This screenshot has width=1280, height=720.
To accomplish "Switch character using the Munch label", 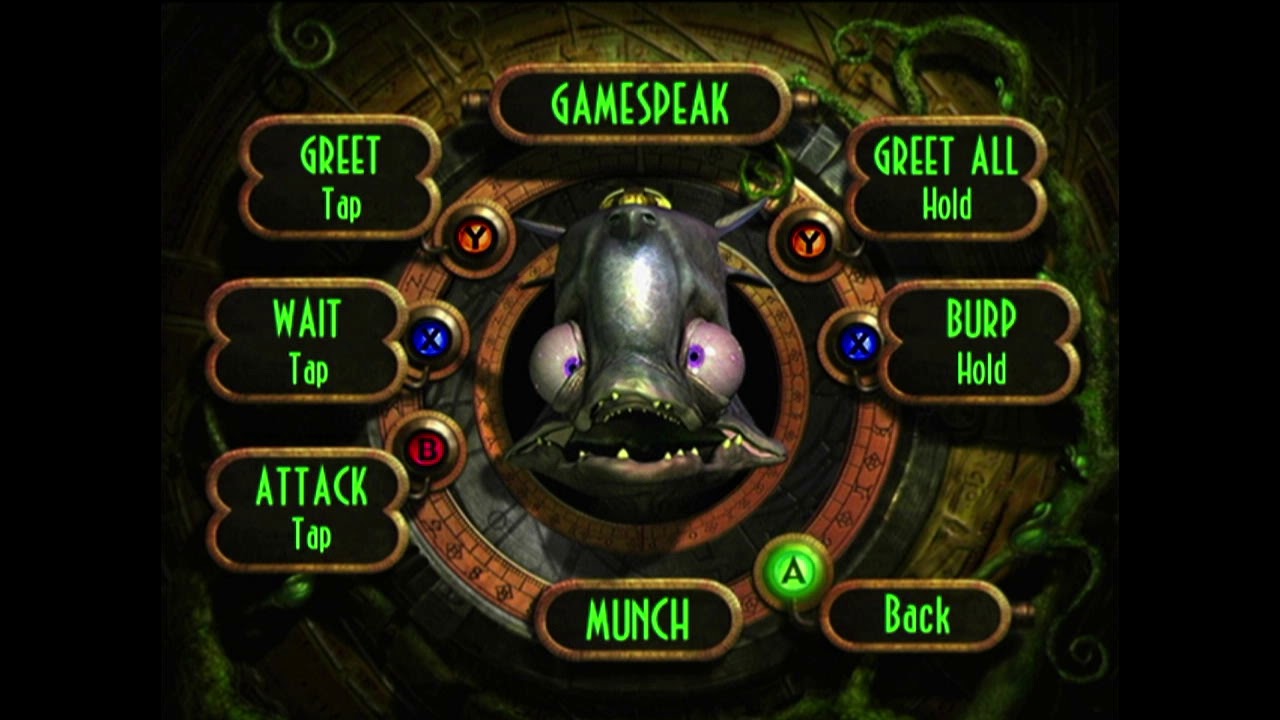I will [638, 620].
